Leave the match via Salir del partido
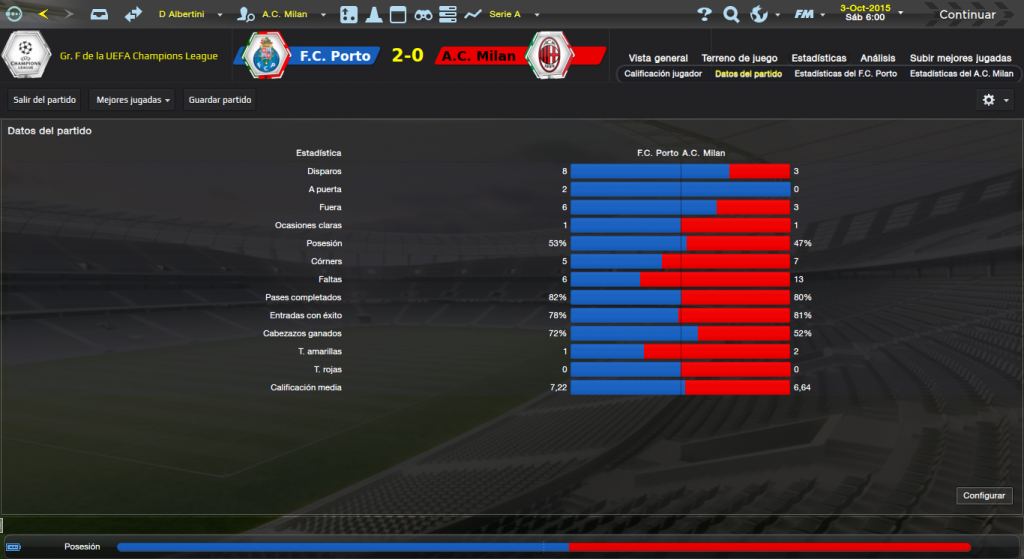 click(x=44, y=100)
